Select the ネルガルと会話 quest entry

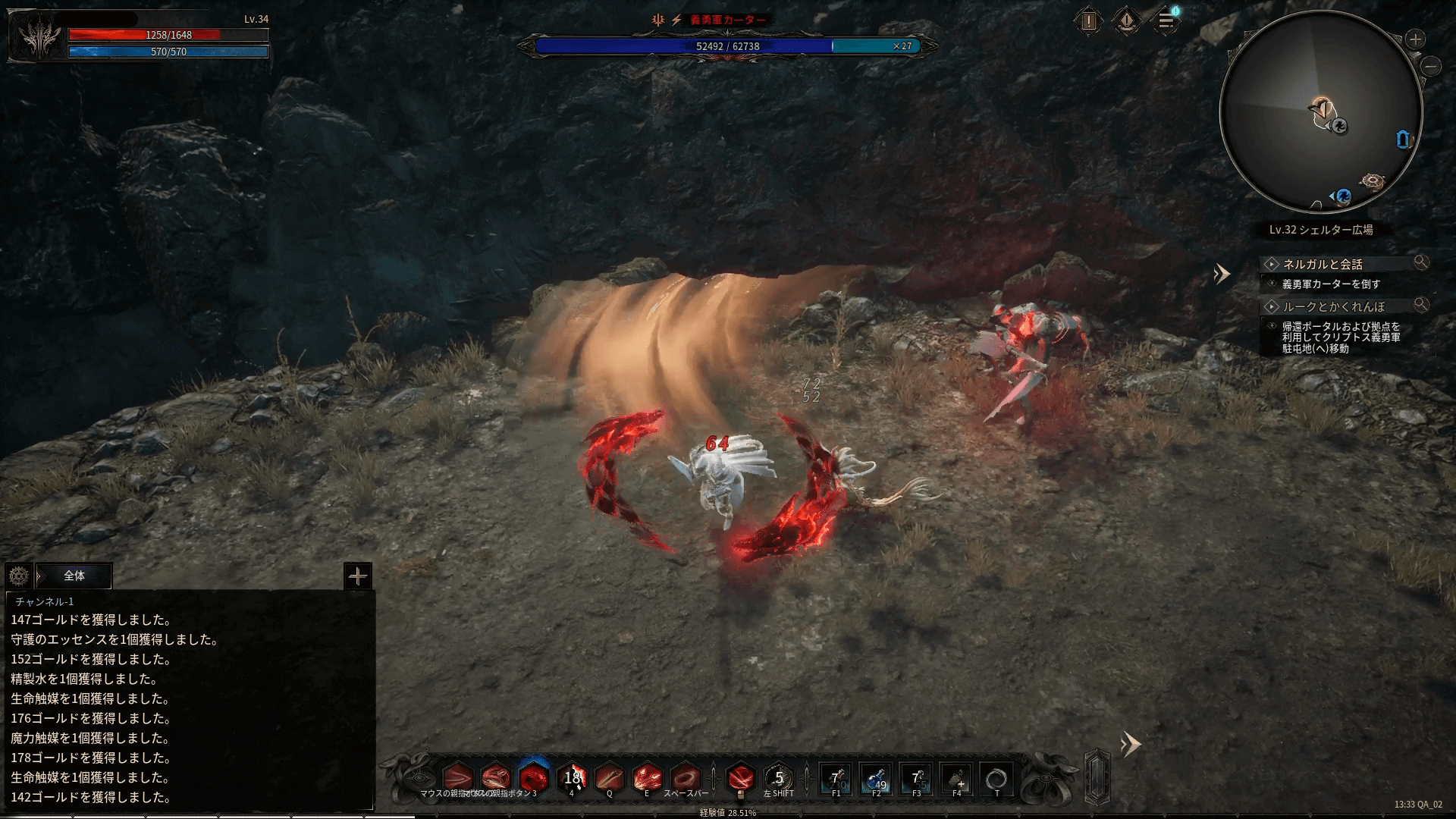(1323, 264)
